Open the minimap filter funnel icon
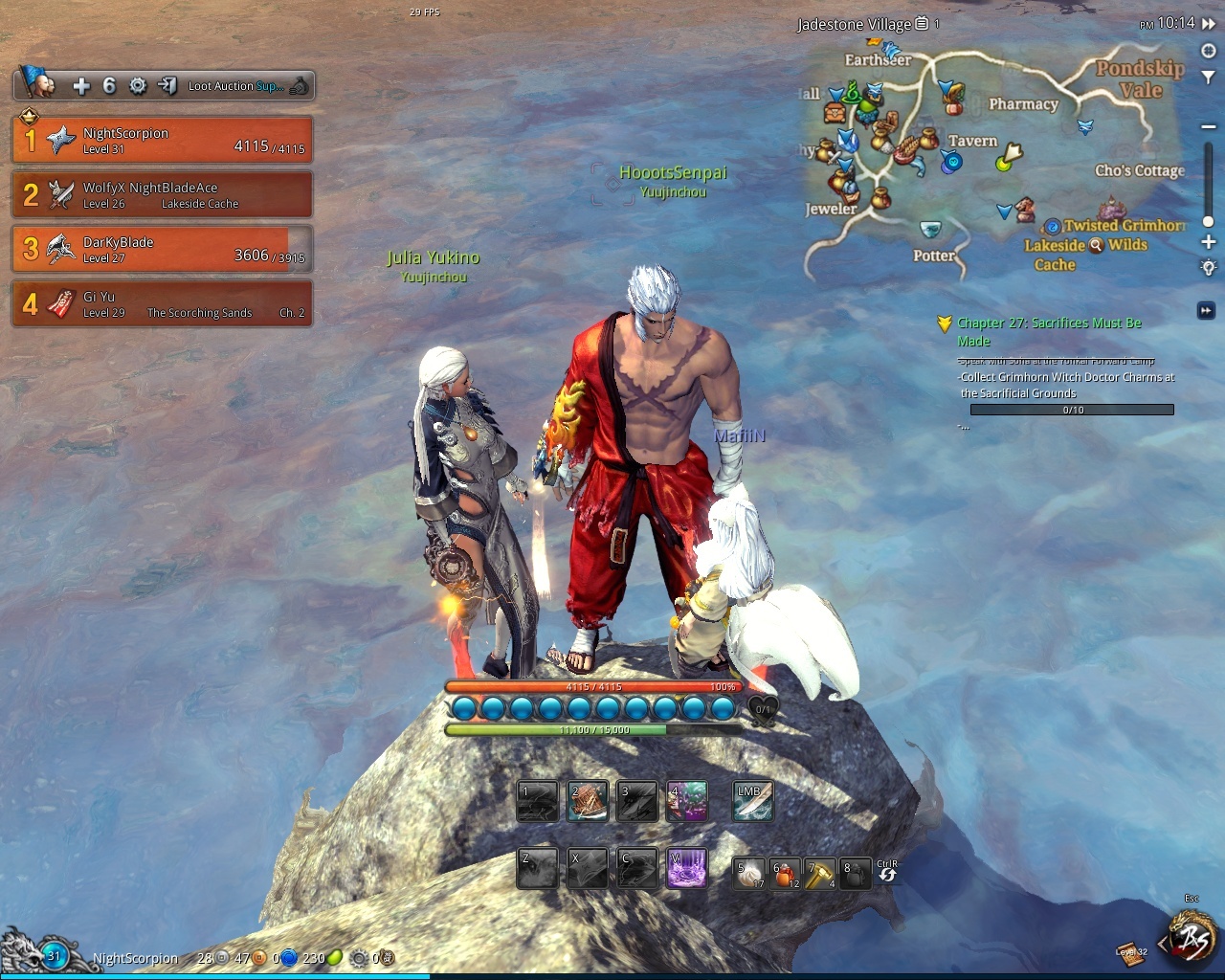Image resolution: width=1225 pixels, height=980 pixels. coord(1208,78)
